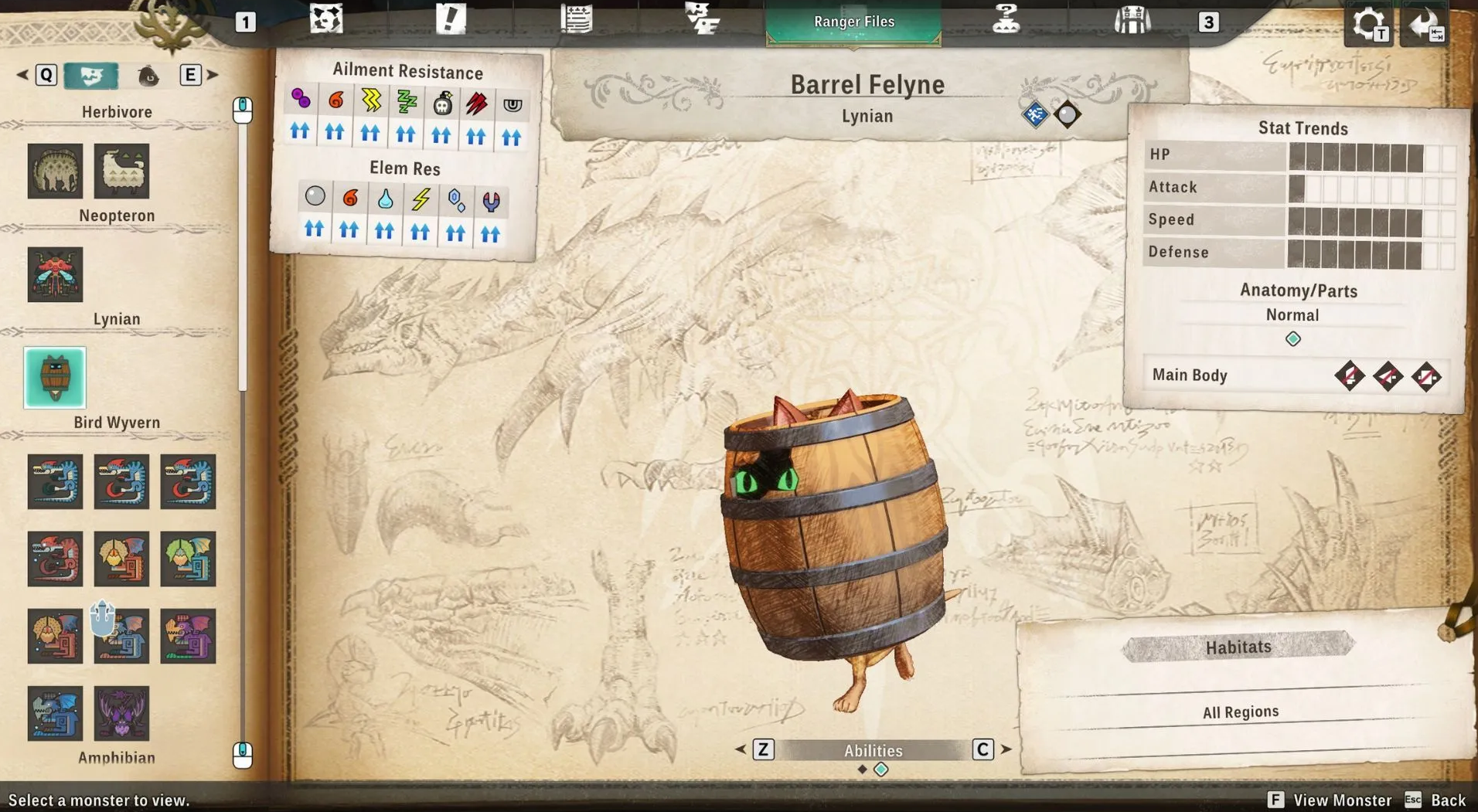Select the woolly sheep-like Herbivore tile
Viewport: 1478px width, 812px height.
[121, 171]
